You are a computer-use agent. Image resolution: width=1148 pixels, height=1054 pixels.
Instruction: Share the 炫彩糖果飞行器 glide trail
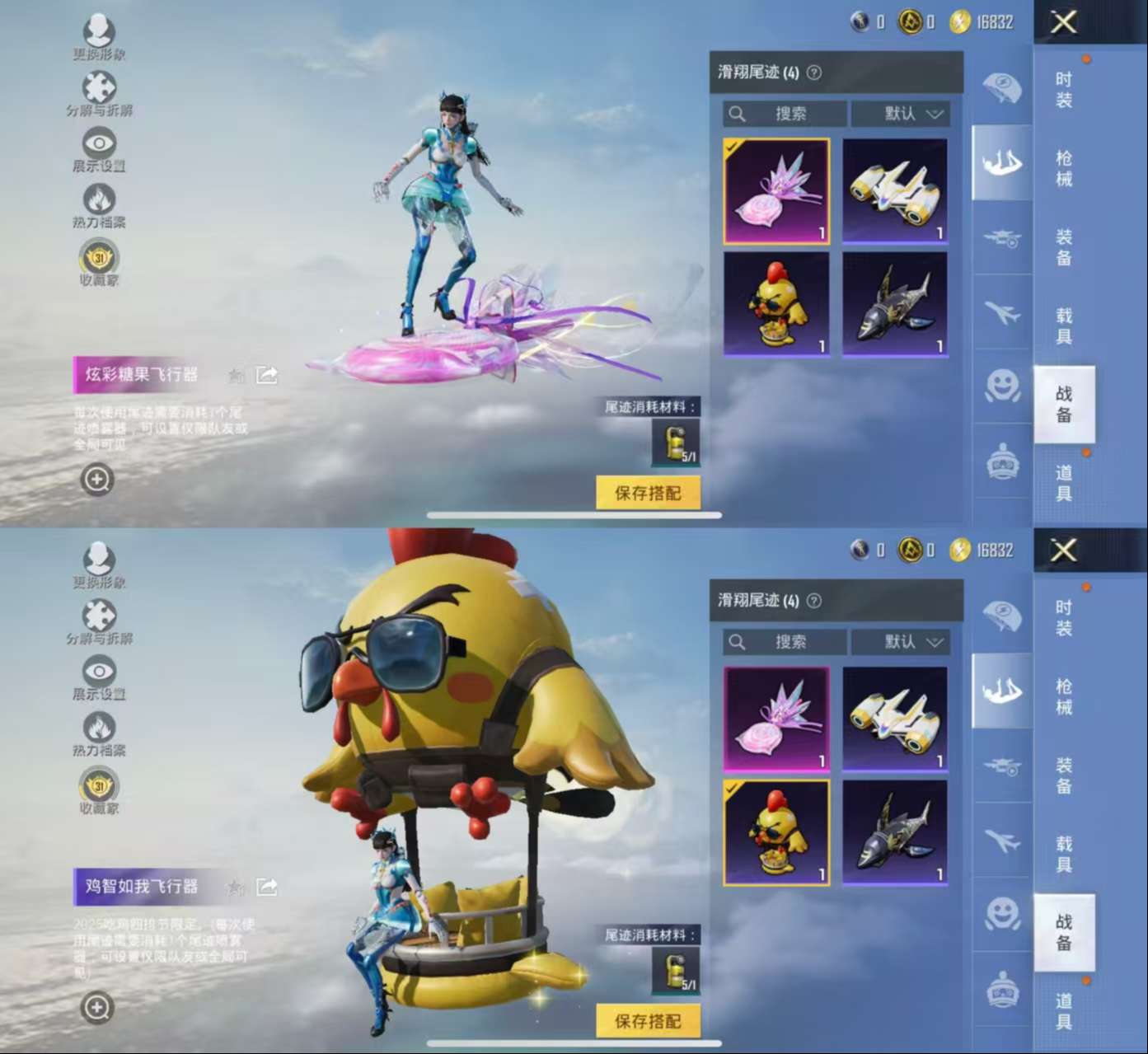[x=267, y=376]
